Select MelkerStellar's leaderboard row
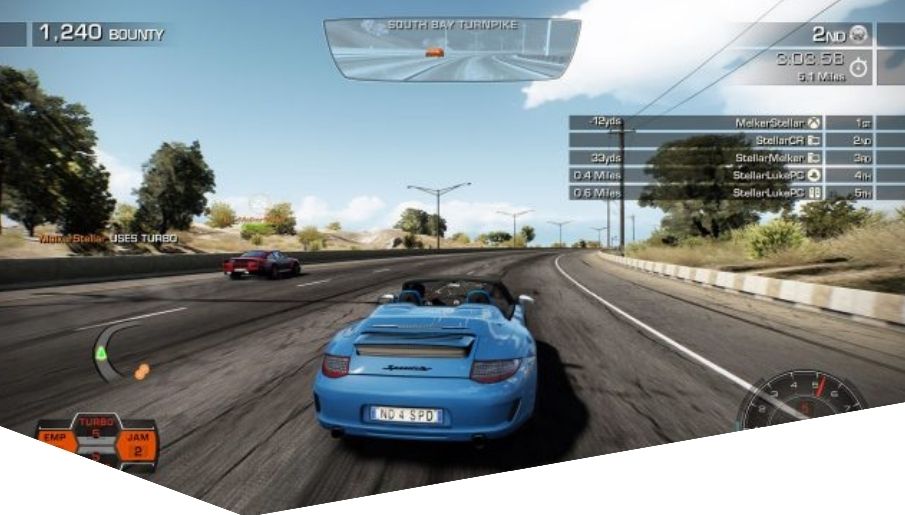 (736, 123)
